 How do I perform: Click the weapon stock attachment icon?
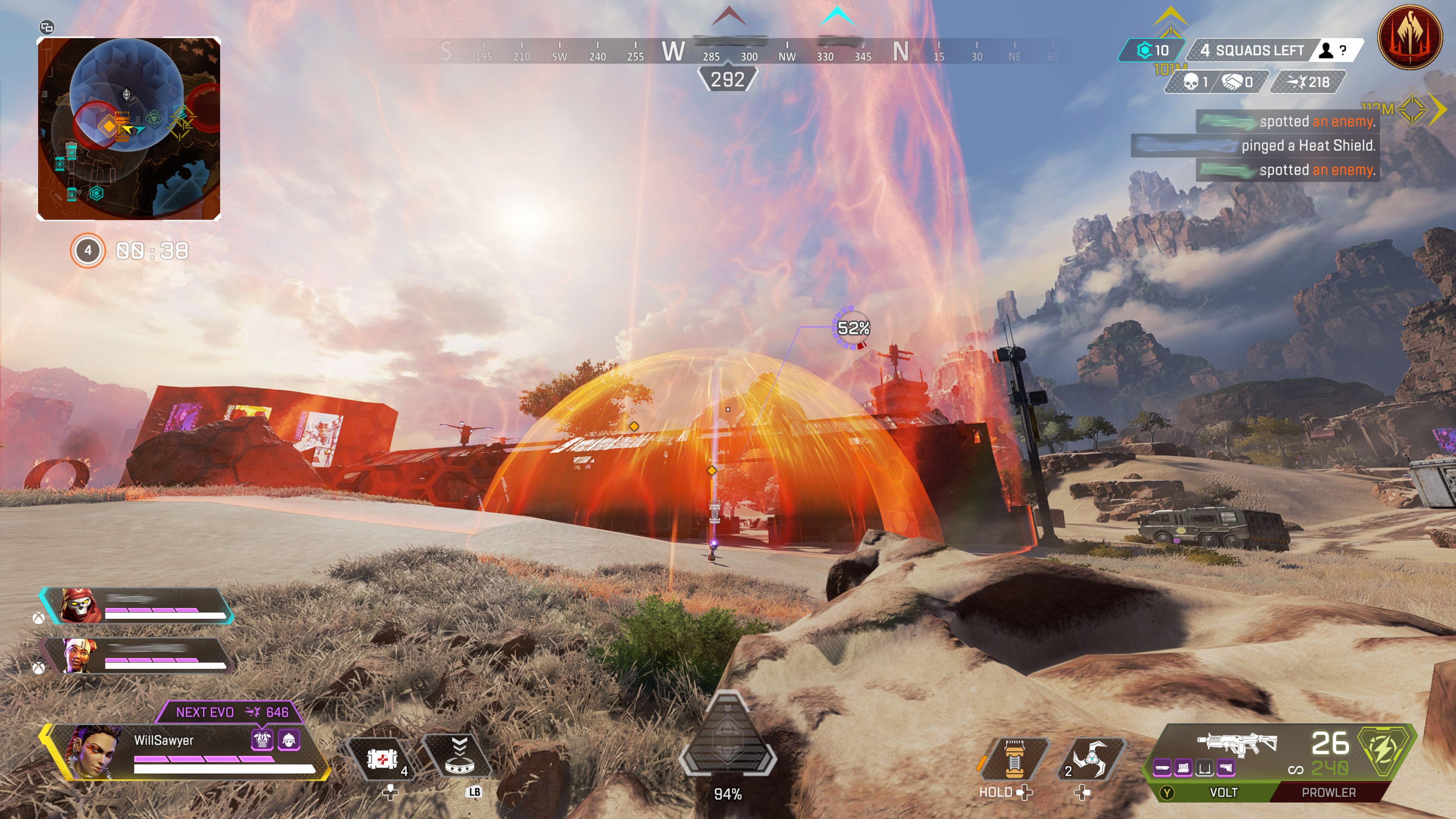click(1225, 767)
